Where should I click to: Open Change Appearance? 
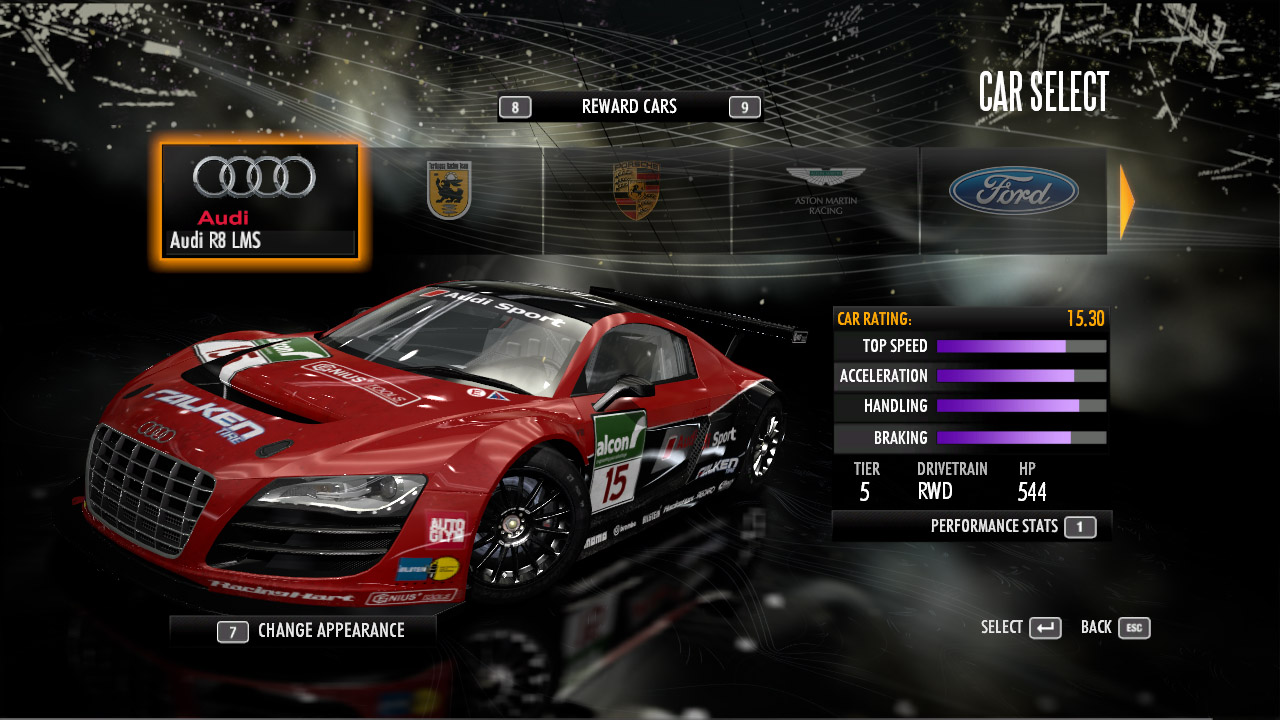(x=312, y=631)
